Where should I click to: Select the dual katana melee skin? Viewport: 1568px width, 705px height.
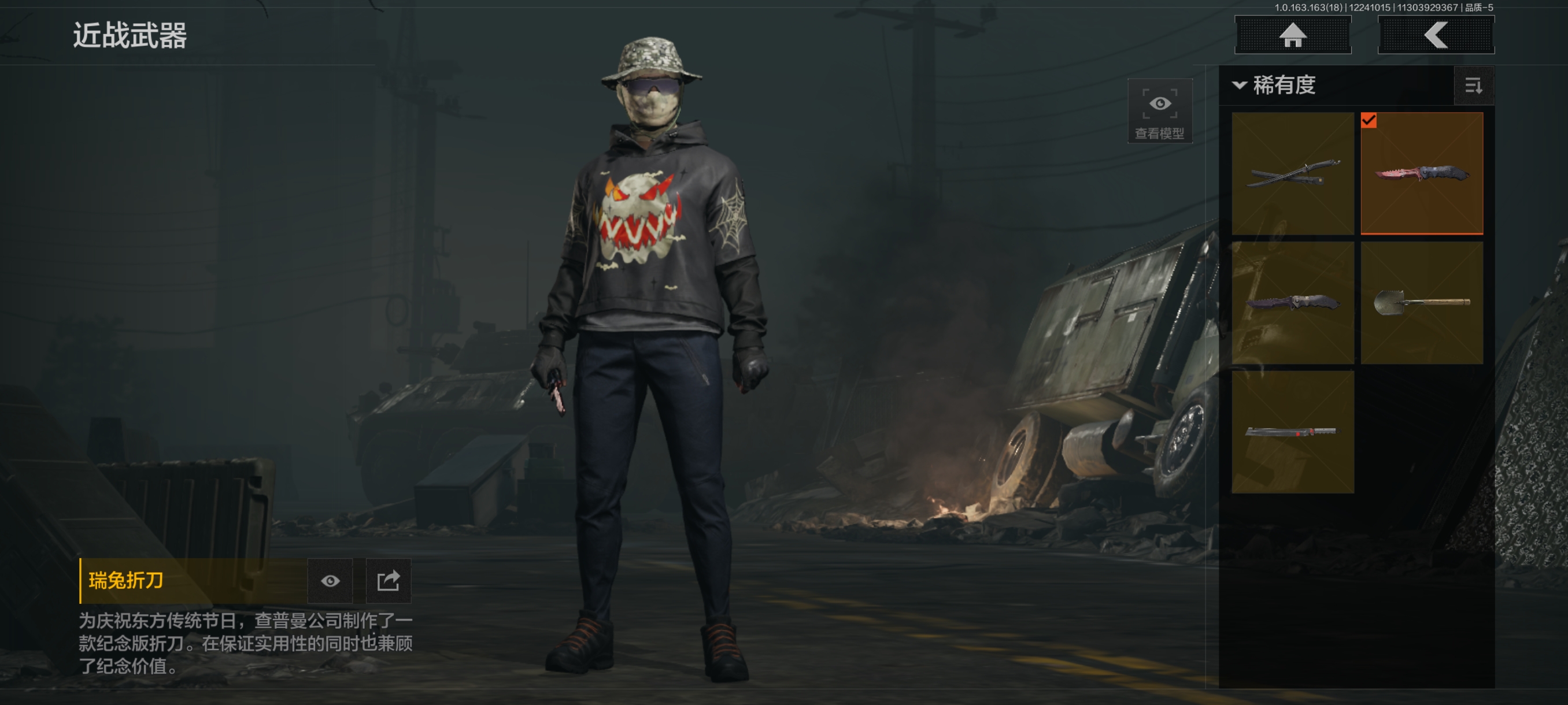[x=1292, y=173]
